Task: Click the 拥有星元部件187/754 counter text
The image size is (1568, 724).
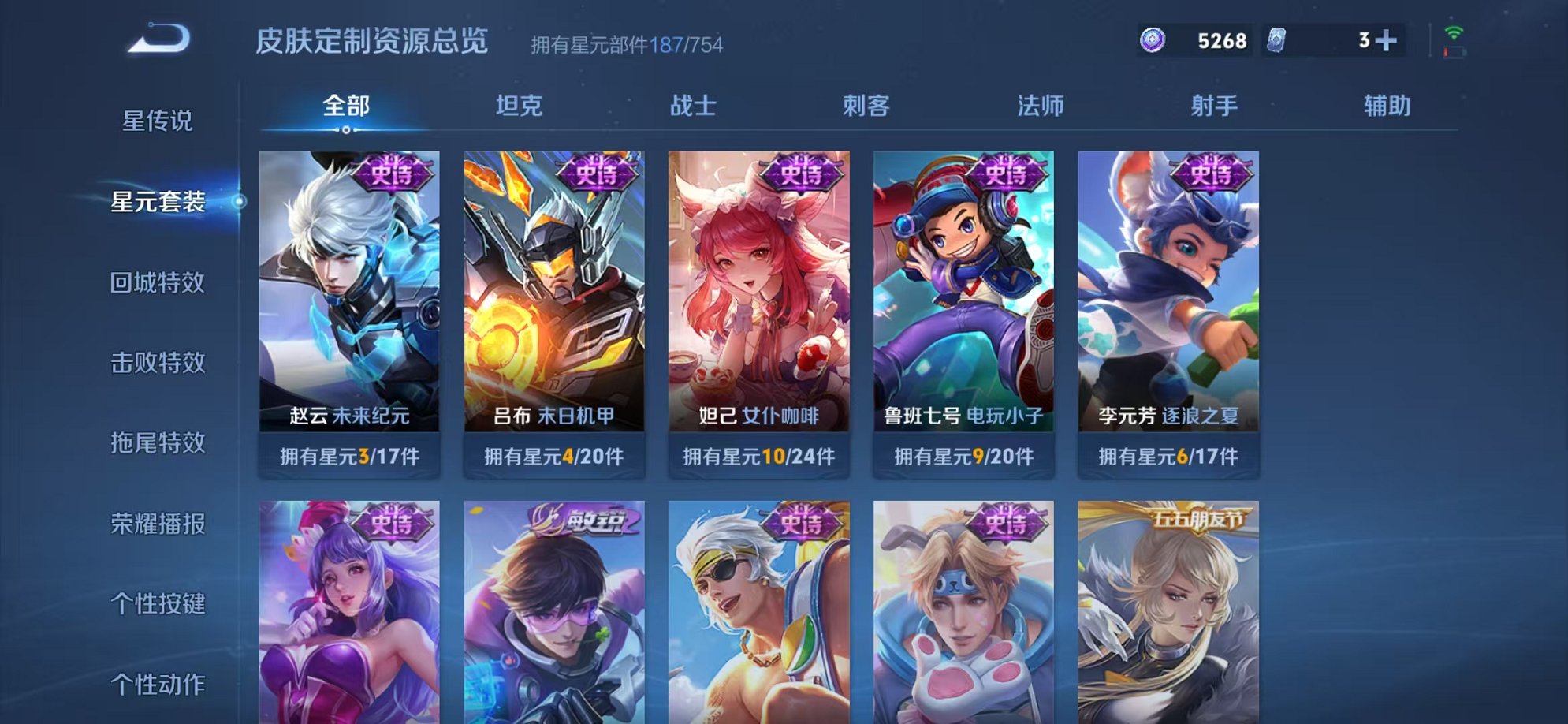Action: click(x=625, y=42)
